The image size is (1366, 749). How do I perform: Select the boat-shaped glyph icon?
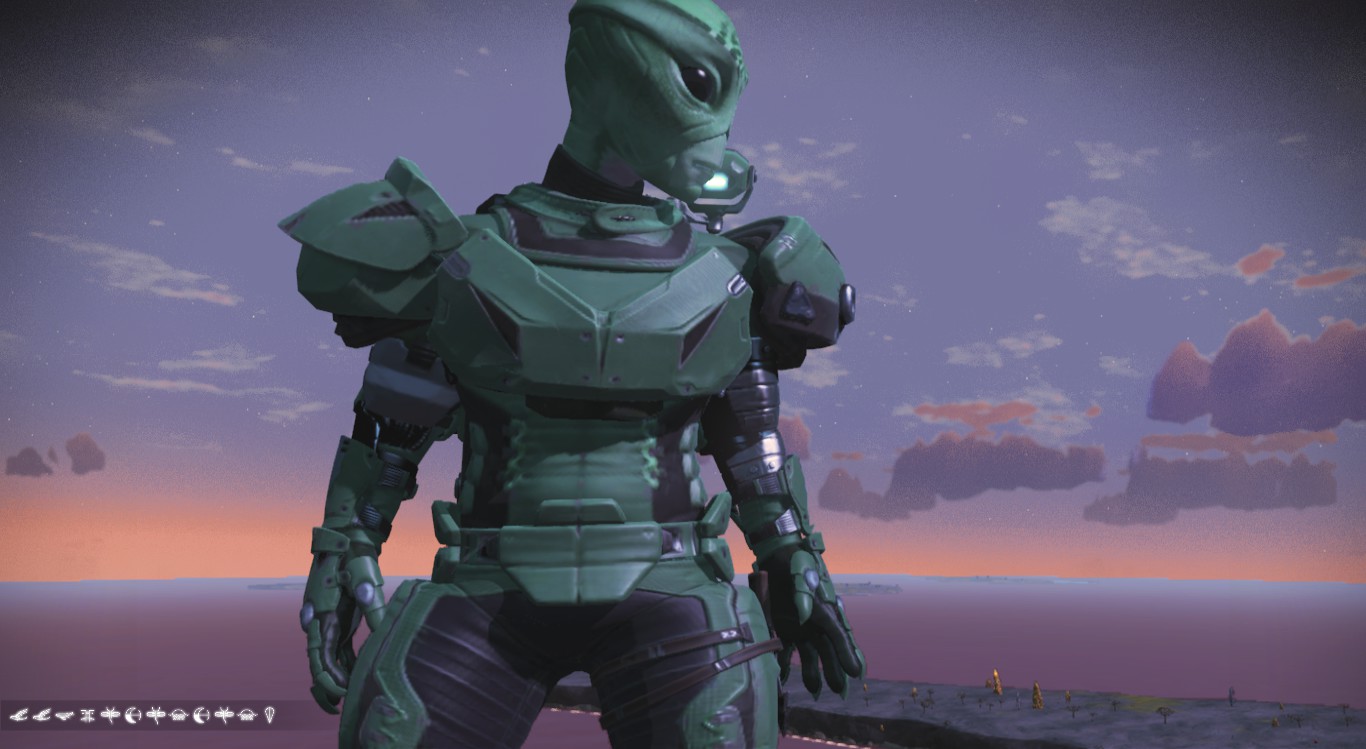click(x=64, y=716)
